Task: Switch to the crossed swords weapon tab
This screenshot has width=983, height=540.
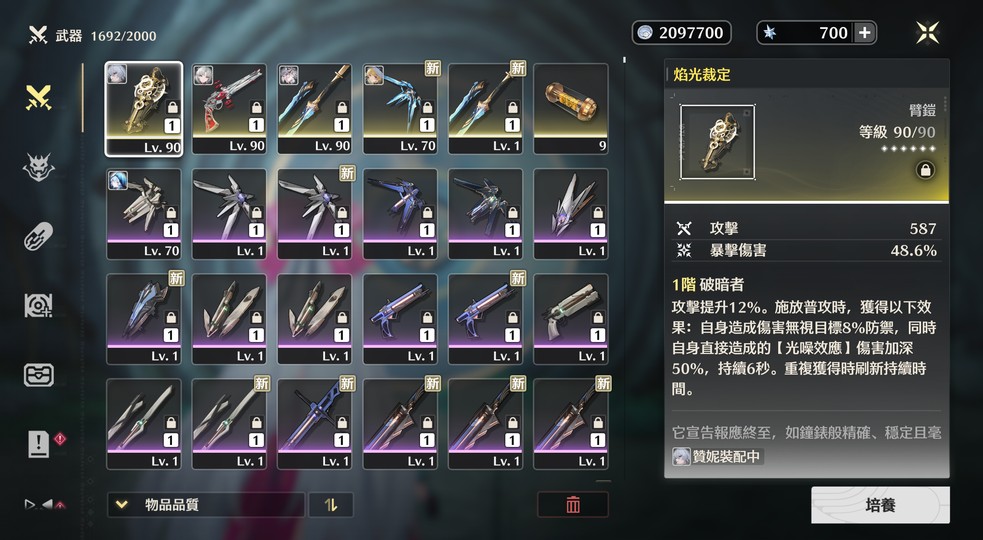Action: pos(39,98)
